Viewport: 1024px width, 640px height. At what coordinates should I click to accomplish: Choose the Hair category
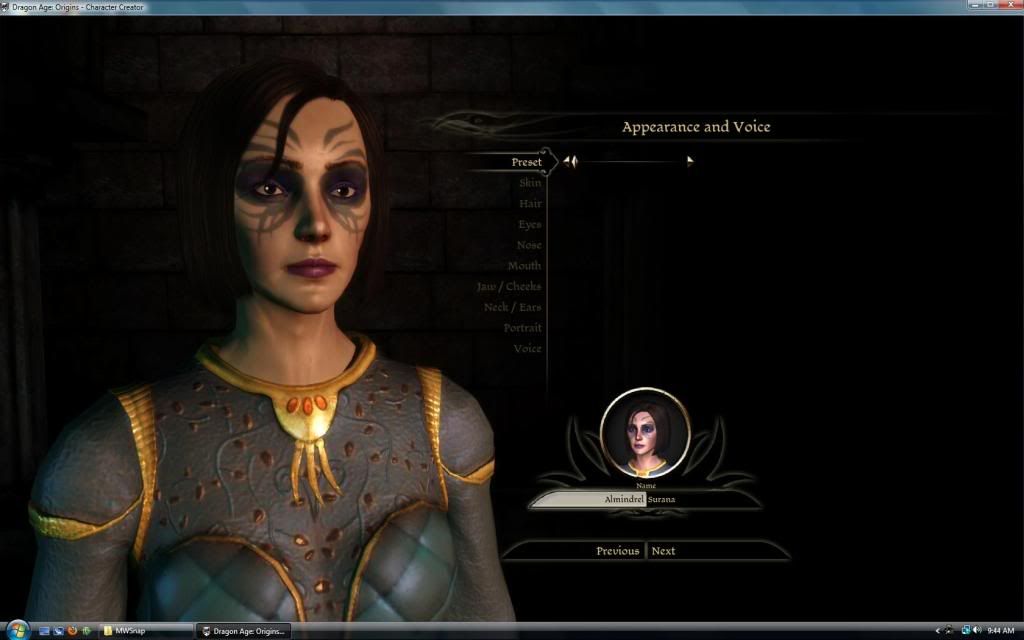(530, 204)
